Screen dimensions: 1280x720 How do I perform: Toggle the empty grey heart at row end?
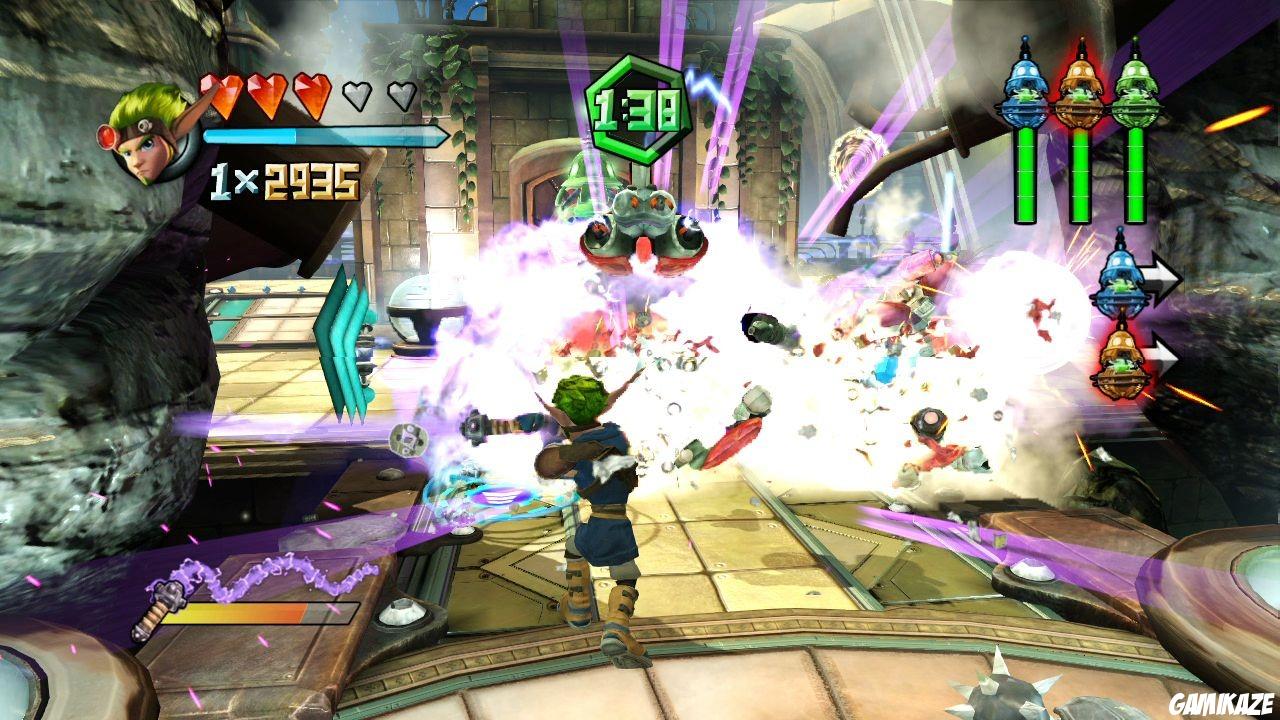pyautogui.click(x=401, y=95)
